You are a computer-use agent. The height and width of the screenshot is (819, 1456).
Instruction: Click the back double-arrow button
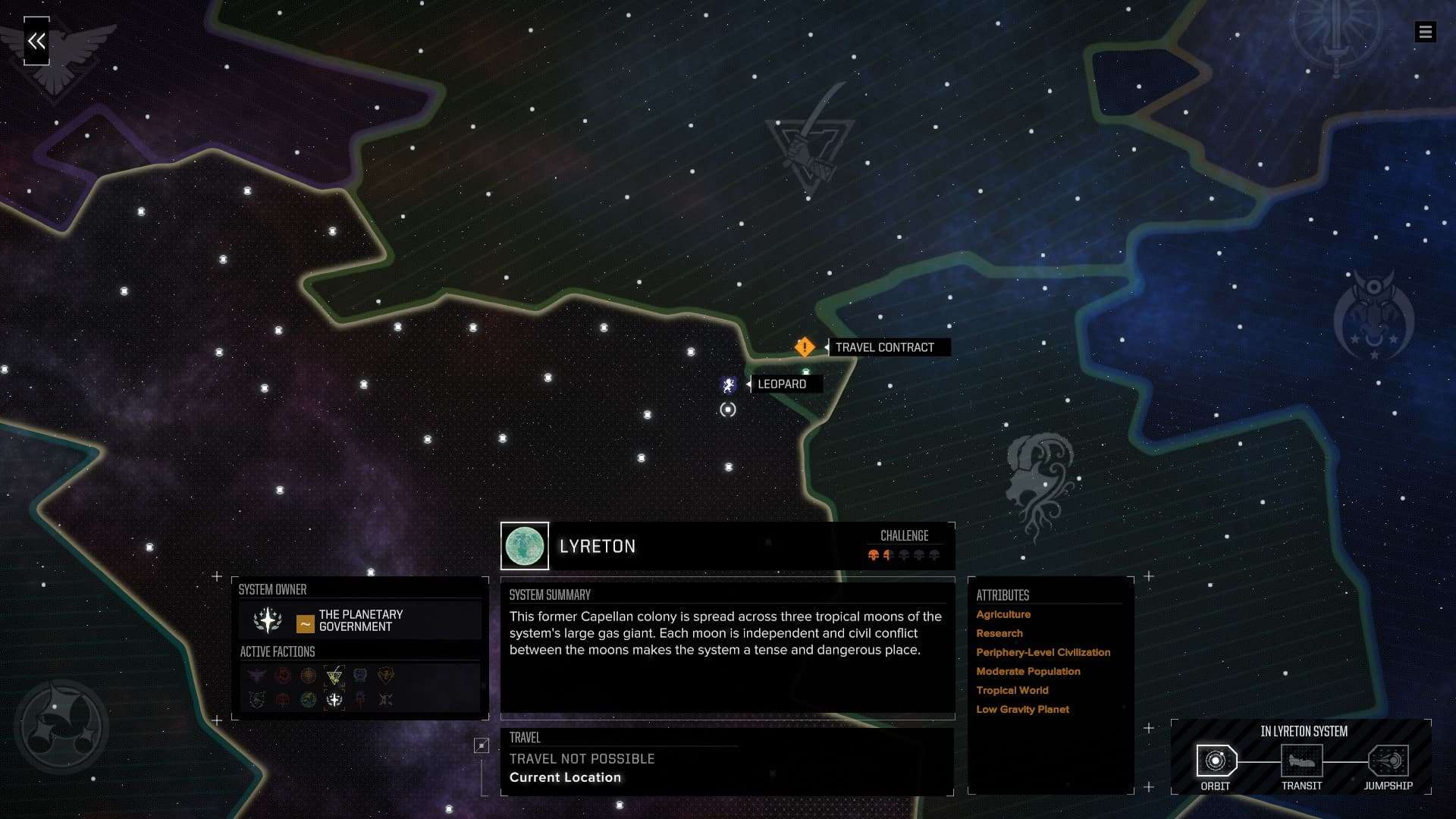[x=36, y=41]
